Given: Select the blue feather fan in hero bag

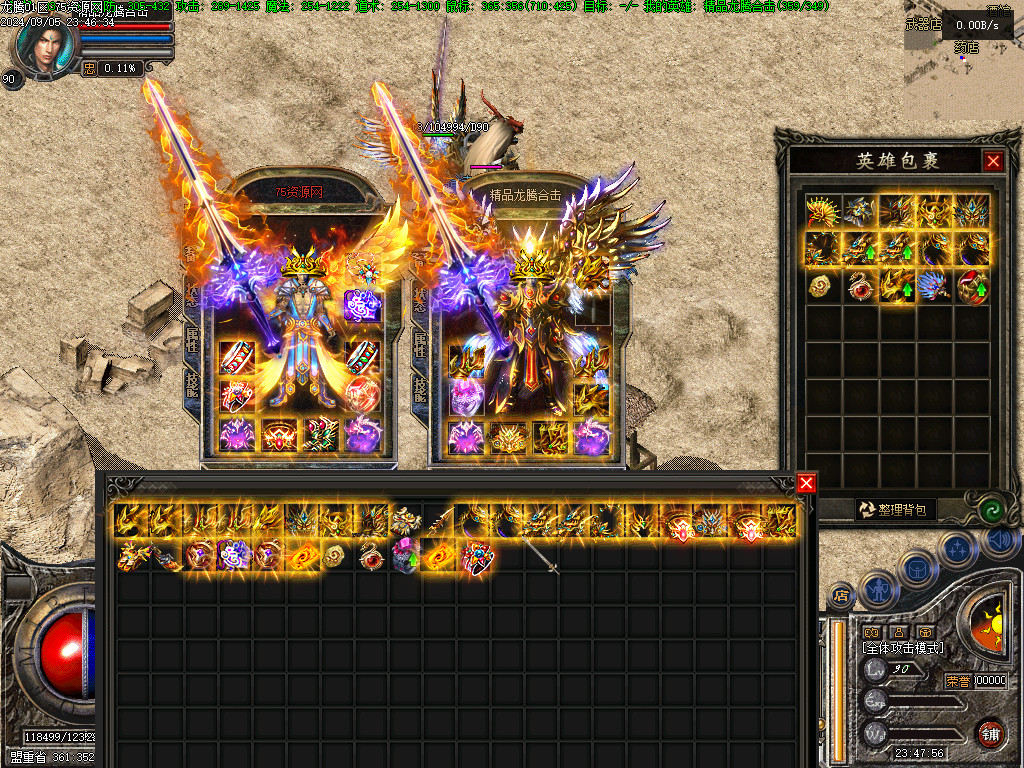Looking at the screenshot, I should [935, 285].
